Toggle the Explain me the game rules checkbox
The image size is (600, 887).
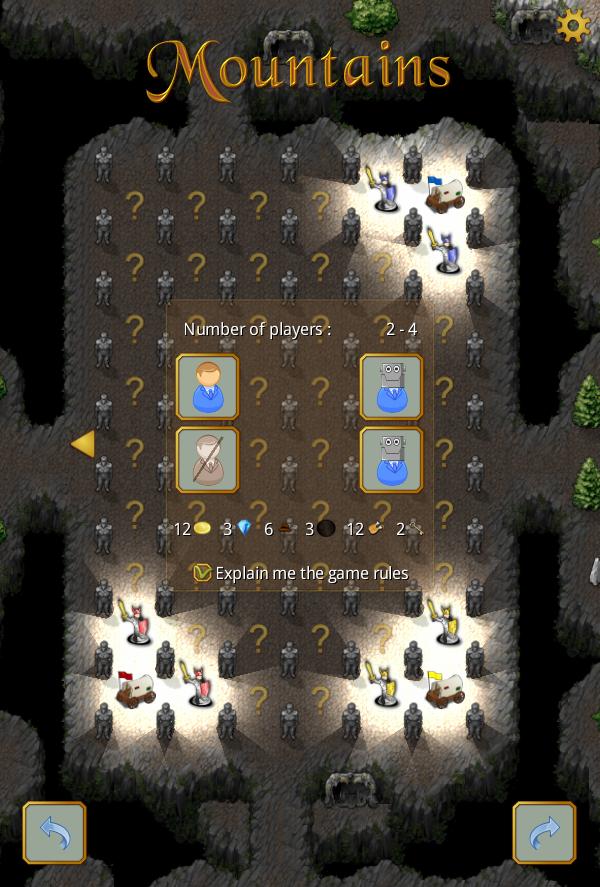tap(203, 573)
